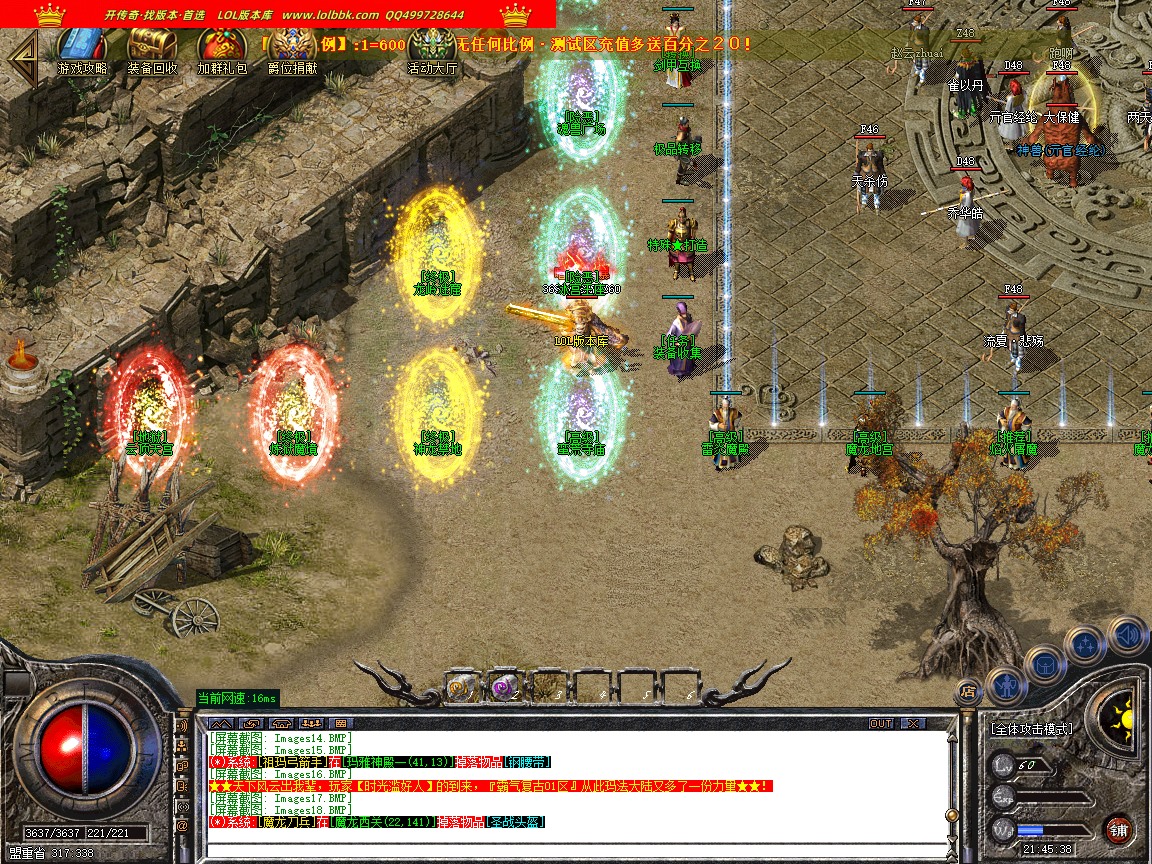The image size is (1152, 864).
Task: Click the chat text input field
Action: coord(575,851)
